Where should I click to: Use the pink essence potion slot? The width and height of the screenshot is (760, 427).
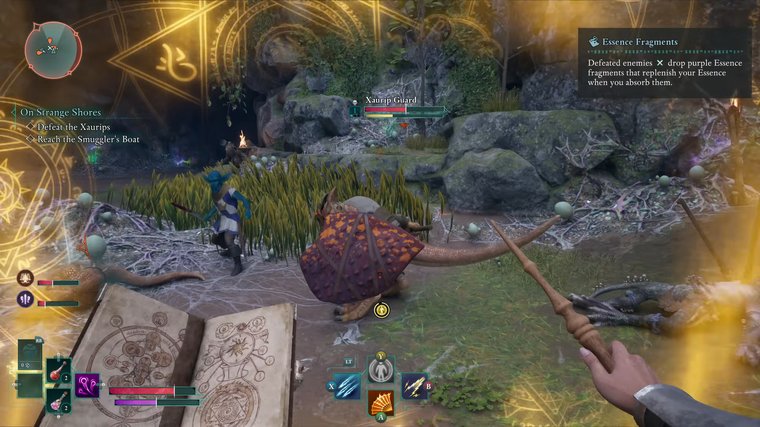point(59,400)
